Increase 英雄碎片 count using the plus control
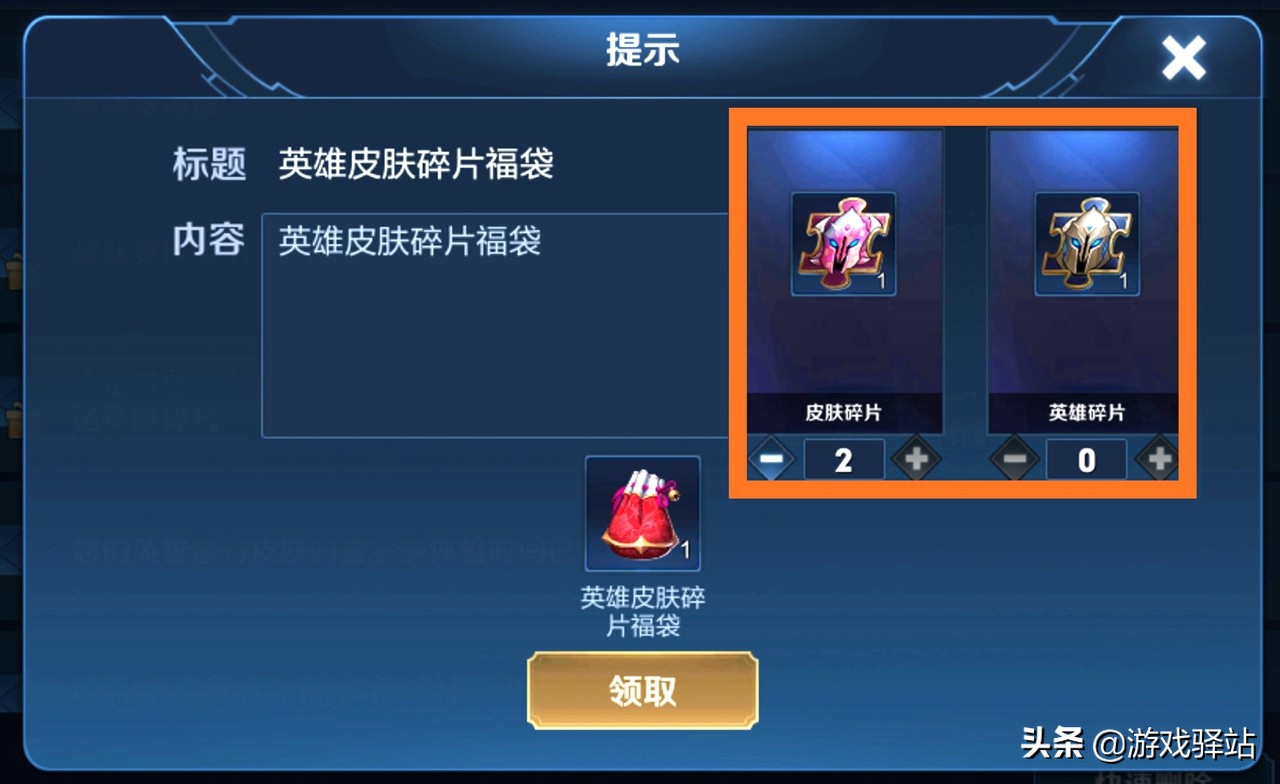Screen dimensions: 1280x784 click(1158, 459)
